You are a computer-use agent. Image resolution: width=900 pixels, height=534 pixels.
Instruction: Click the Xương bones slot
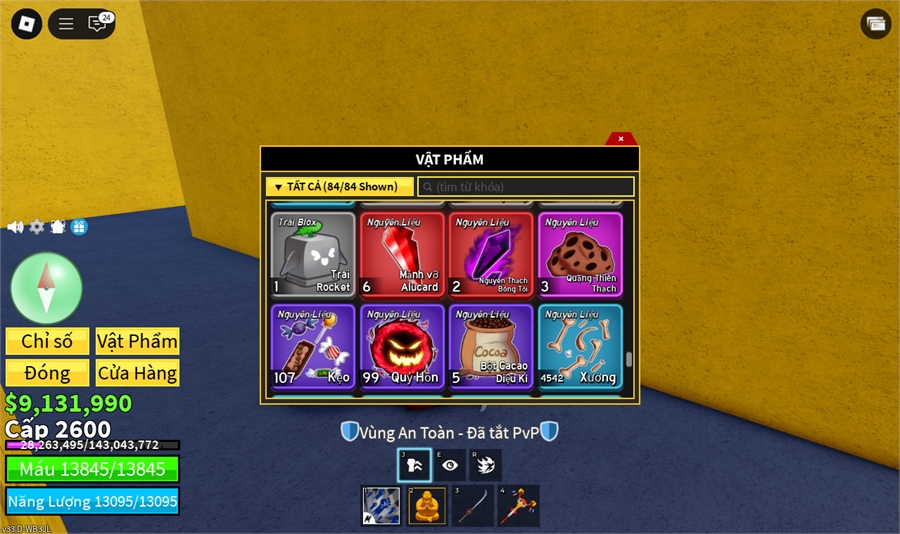coord(580,346)
